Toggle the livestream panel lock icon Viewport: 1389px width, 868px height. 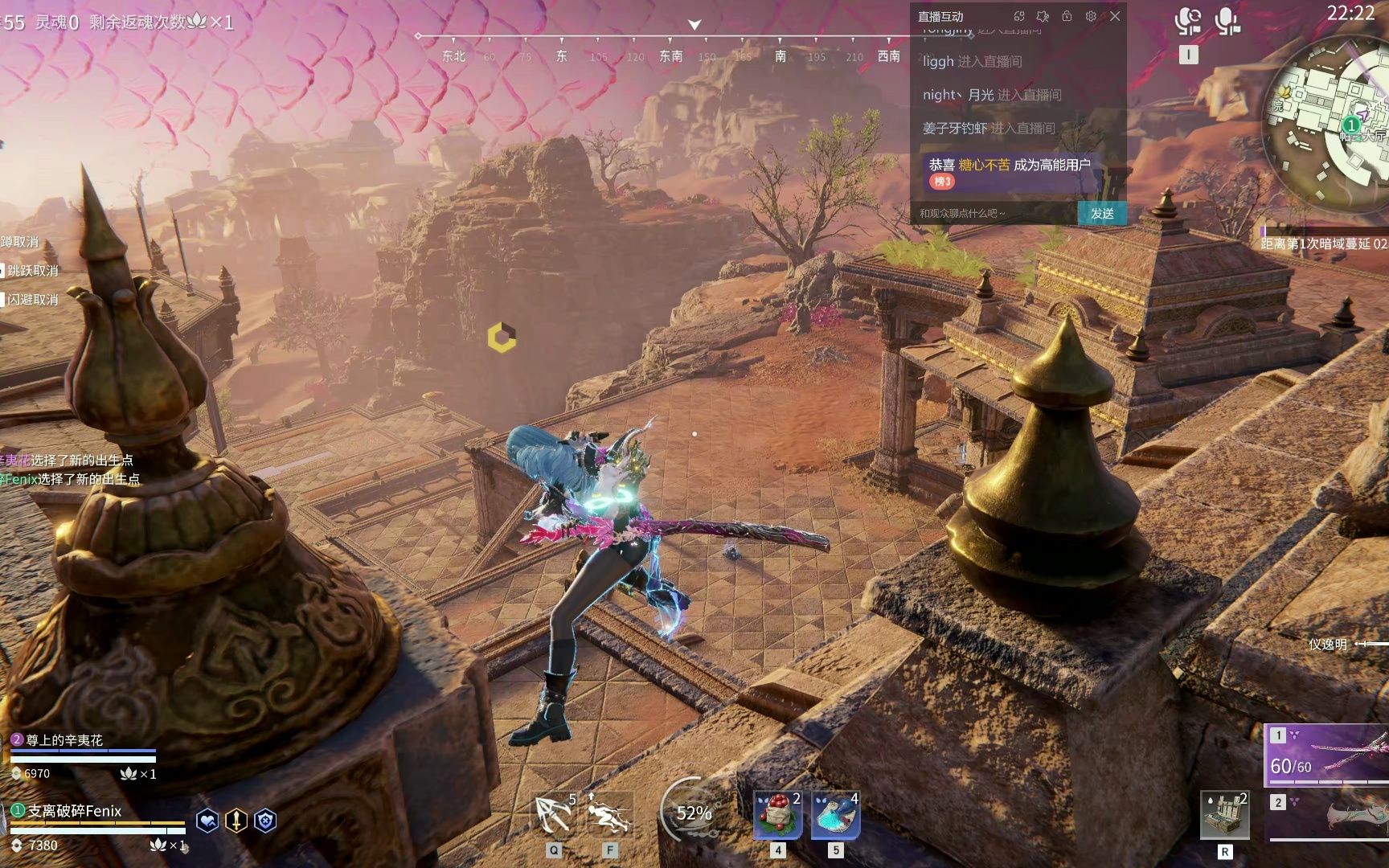(x=1067, y=16)
